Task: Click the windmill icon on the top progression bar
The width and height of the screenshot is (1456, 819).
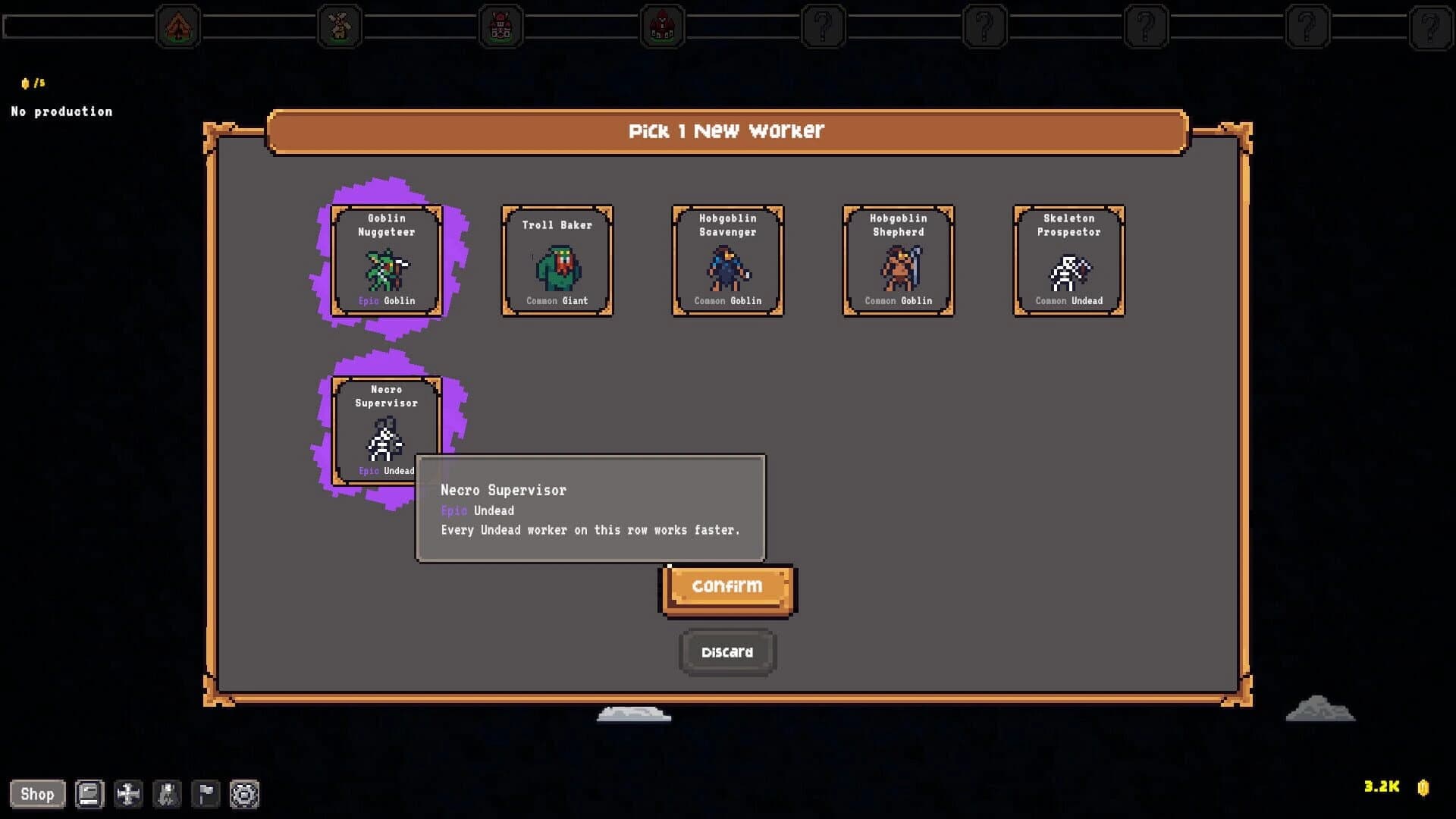Action: click(340, 27)
